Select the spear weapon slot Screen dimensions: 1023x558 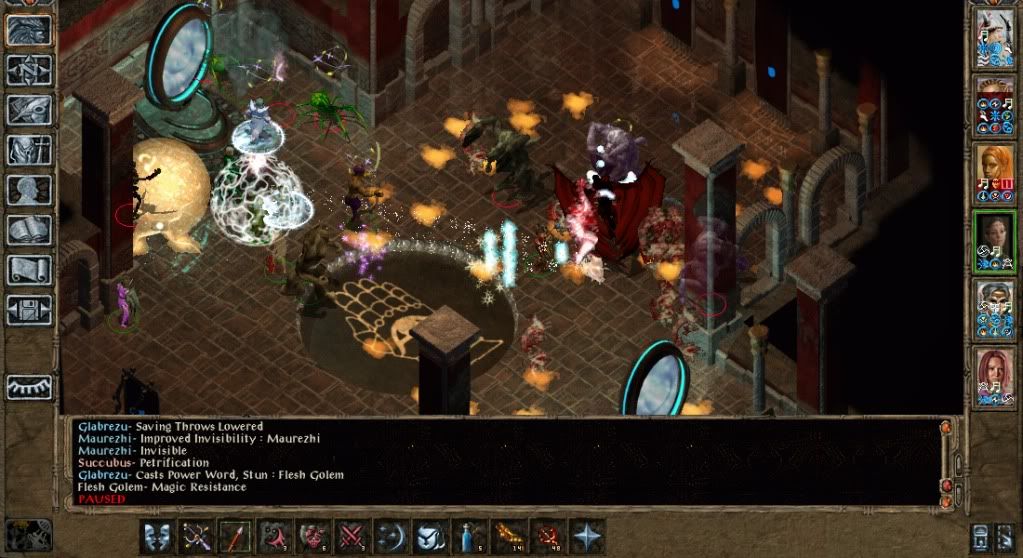[x=235, y=536]
